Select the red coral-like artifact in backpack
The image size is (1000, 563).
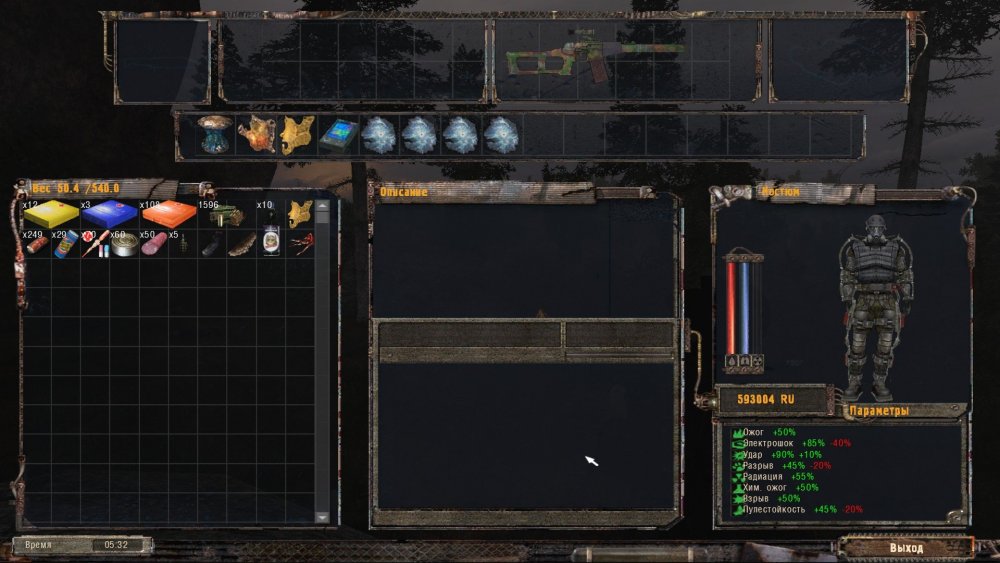click(299, 243)
